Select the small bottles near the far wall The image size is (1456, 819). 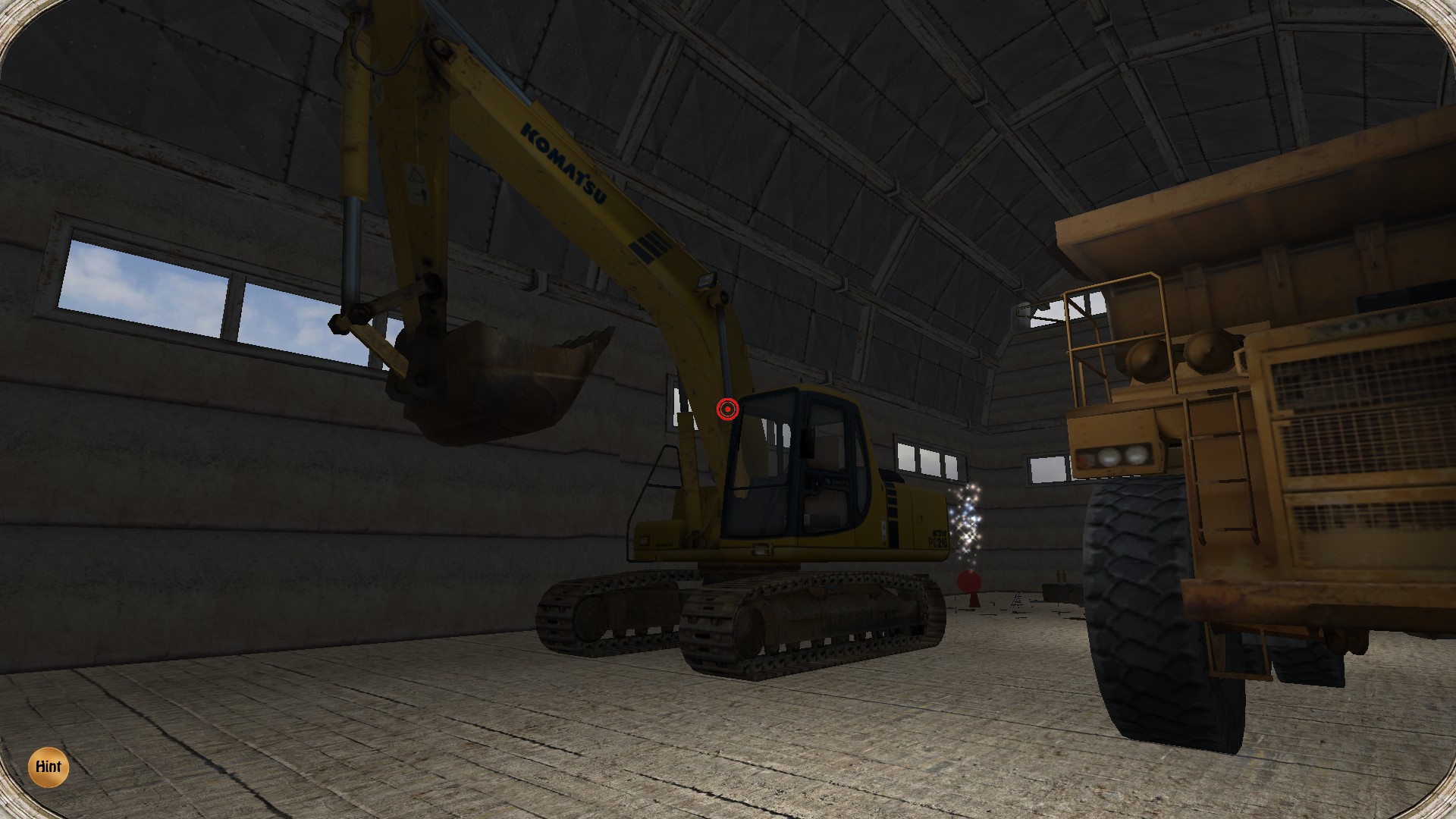[1061, 577]
